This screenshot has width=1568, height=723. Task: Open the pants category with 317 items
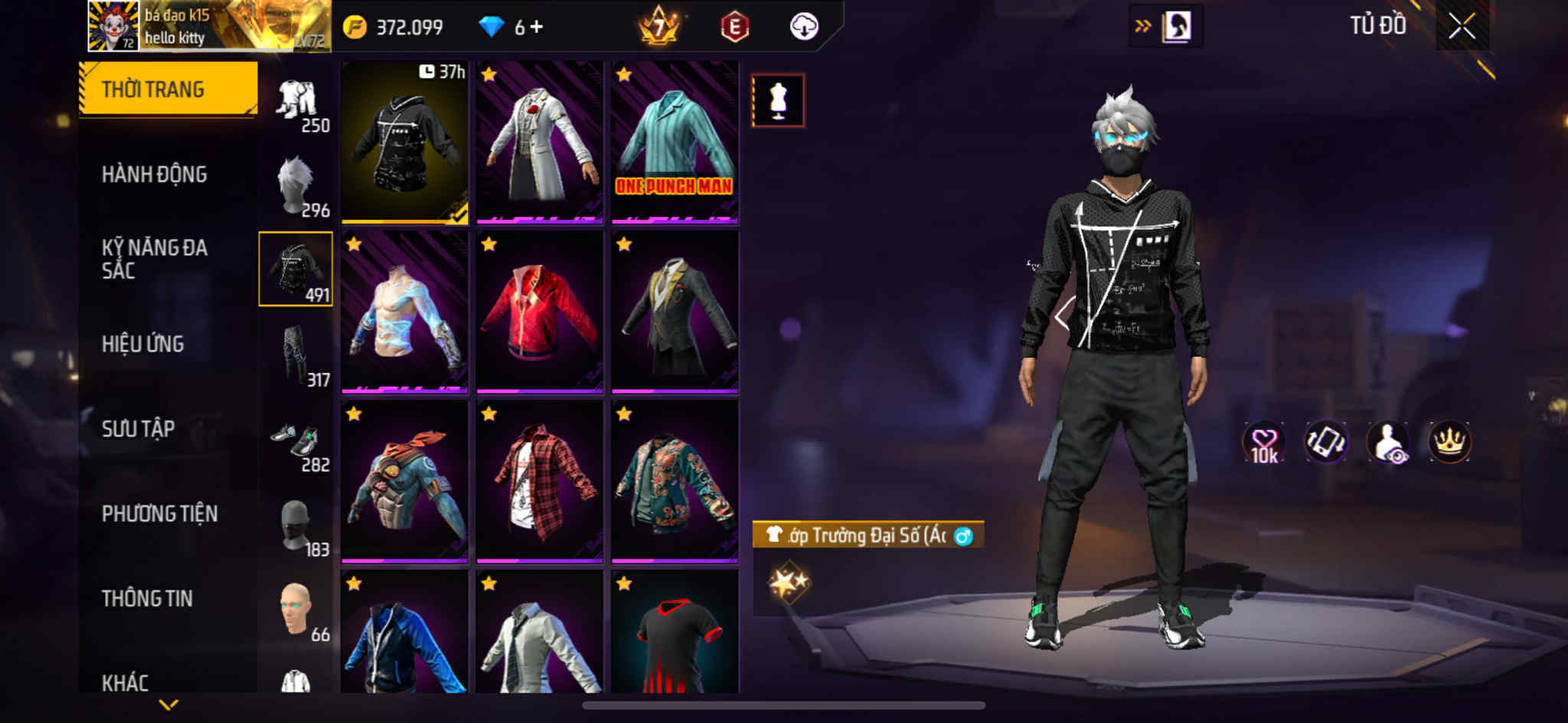tap(296, 356)
